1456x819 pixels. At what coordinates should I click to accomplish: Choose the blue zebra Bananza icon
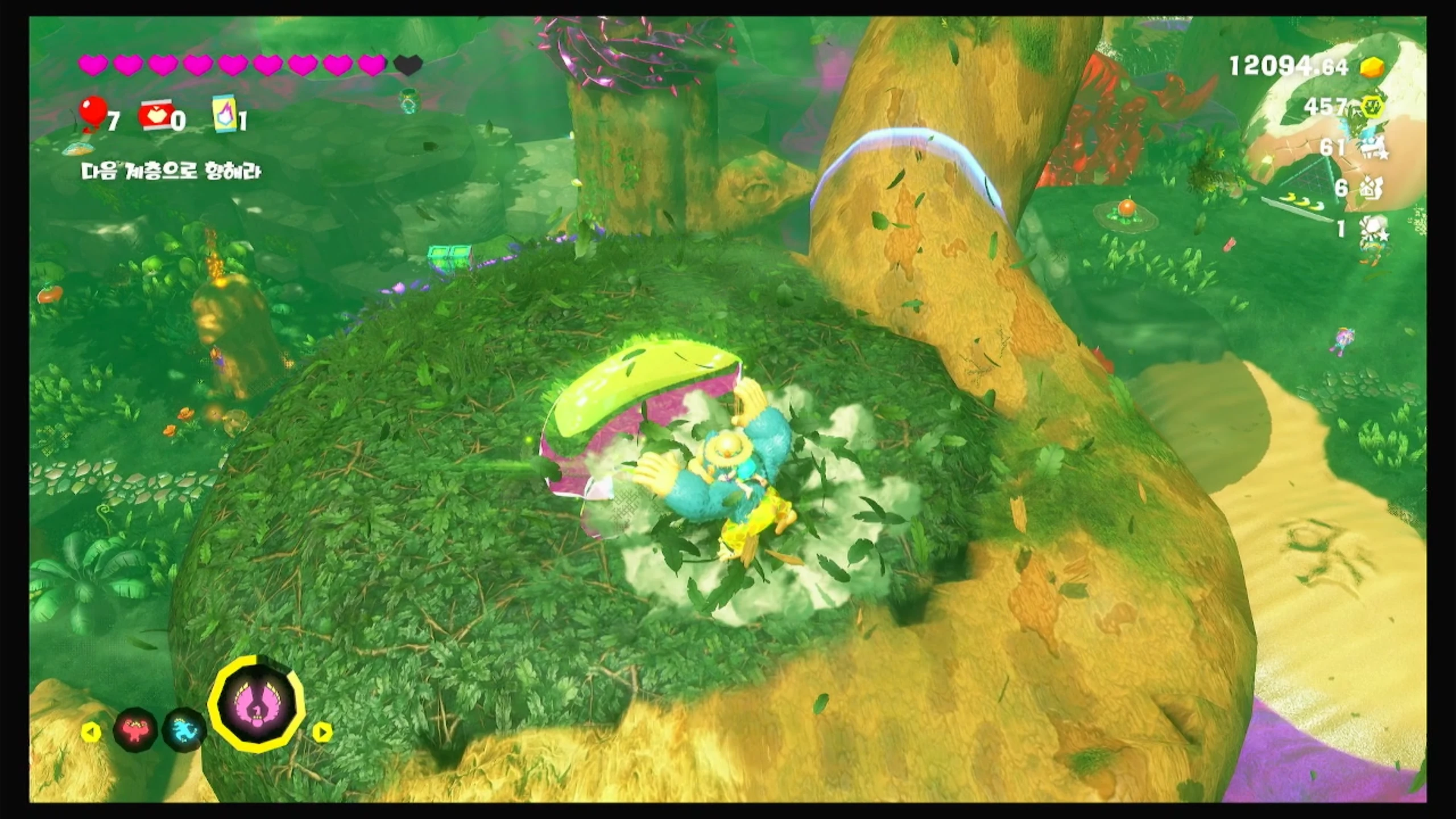click(183, 730)
